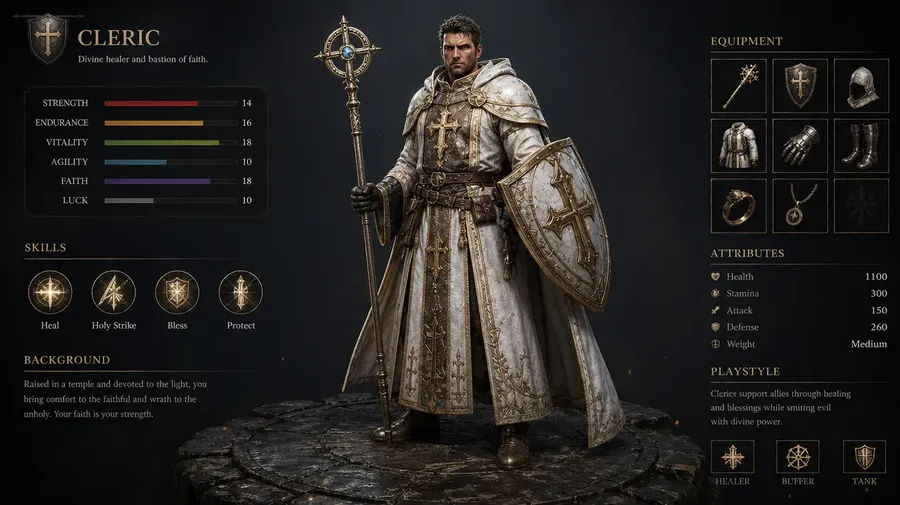Choose the Holy Strike skill

113,292
